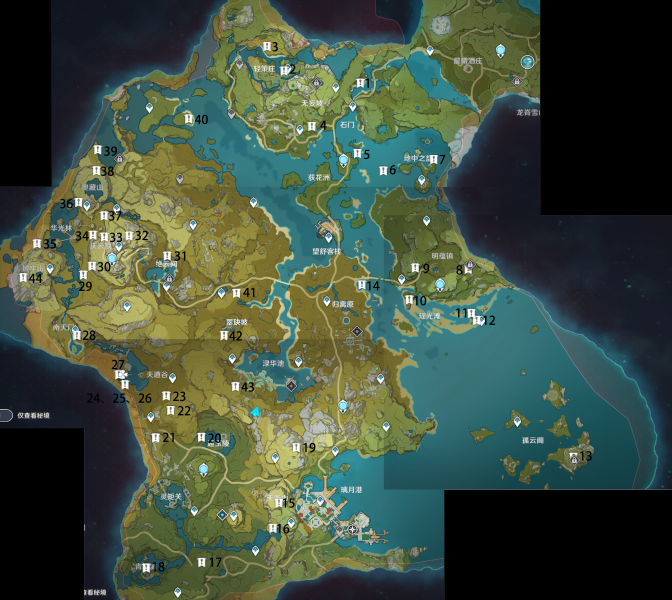Select the marker numbered 9 near 明蕴镇
The width and height of the screenshot is (672, 600).
pyautogui.click(x=415, y=268)
